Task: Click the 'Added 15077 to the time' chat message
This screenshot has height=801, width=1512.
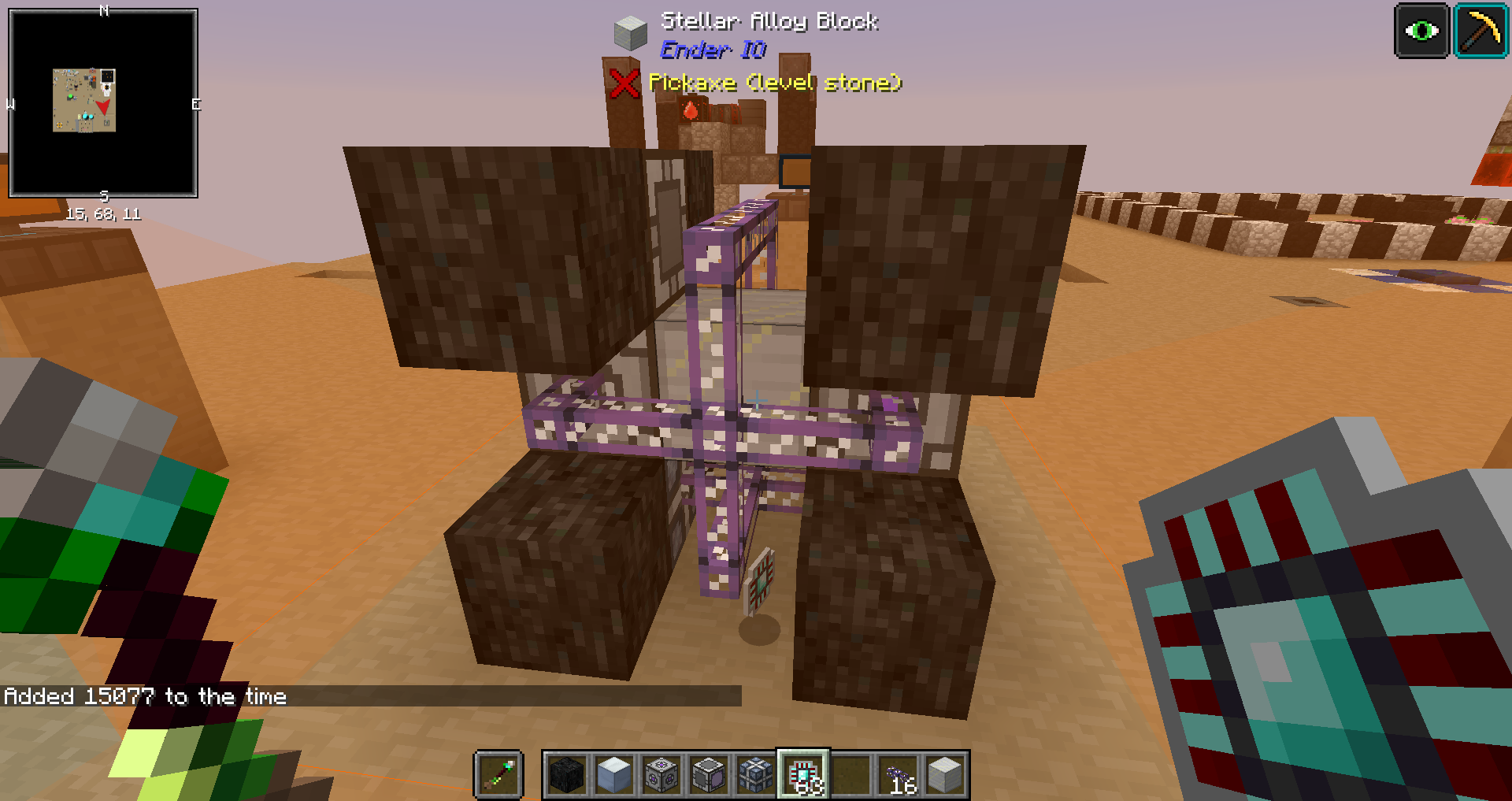Action: [x=145, y=696]
